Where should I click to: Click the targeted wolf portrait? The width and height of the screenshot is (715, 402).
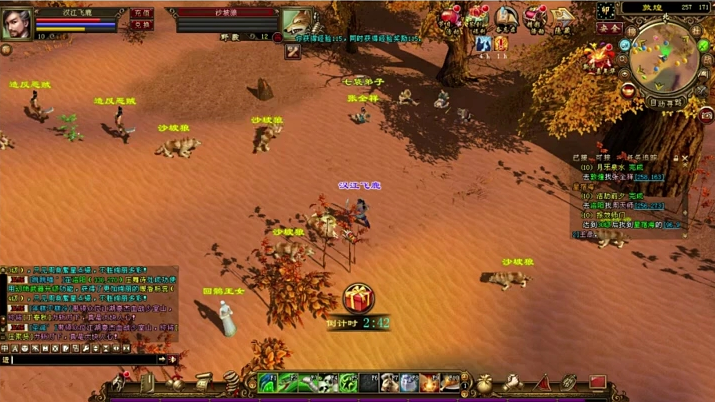tap(295, 24)
